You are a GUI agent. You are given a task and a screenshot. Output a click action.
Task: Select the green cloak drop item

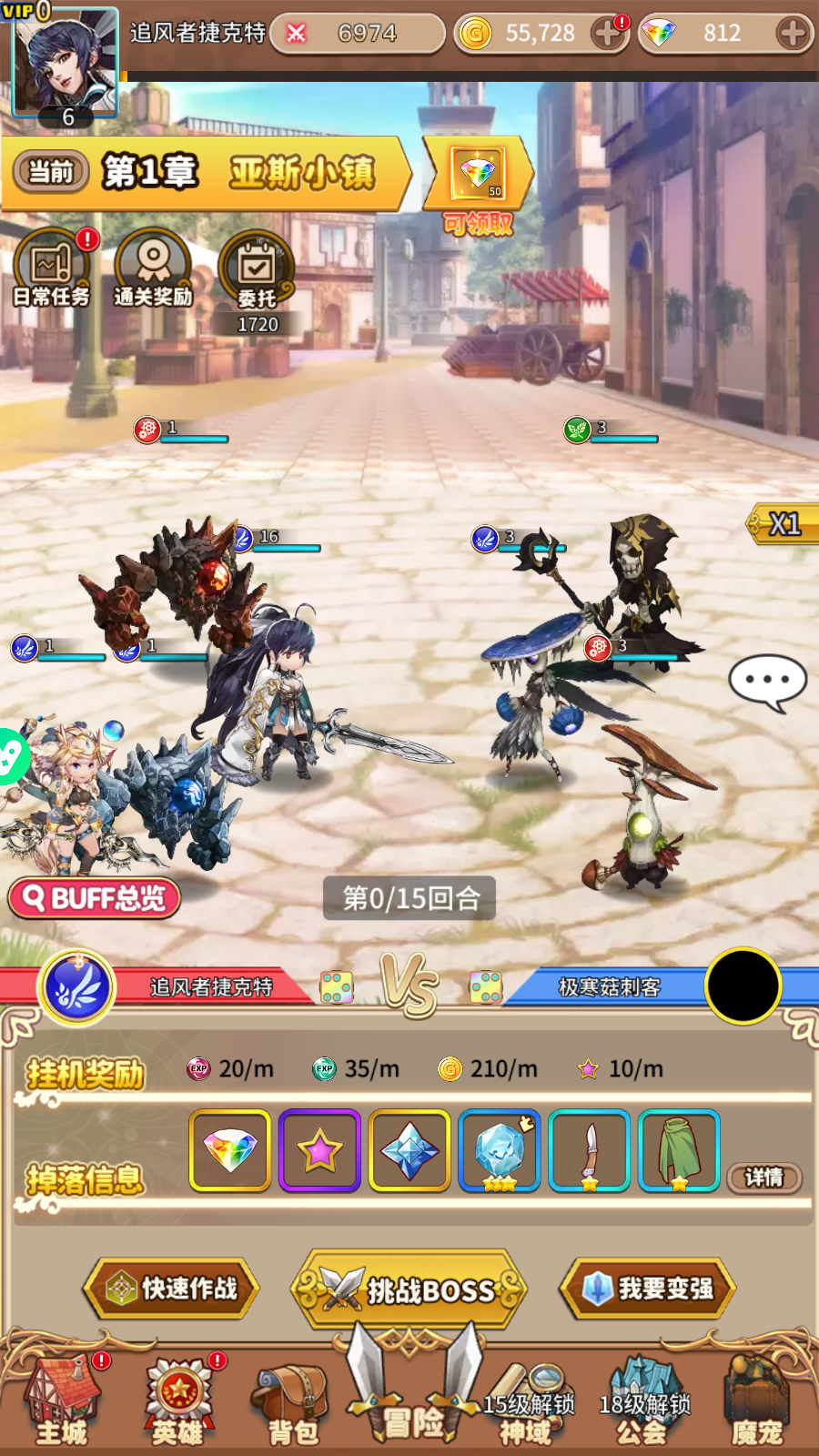coord(679,1150)
